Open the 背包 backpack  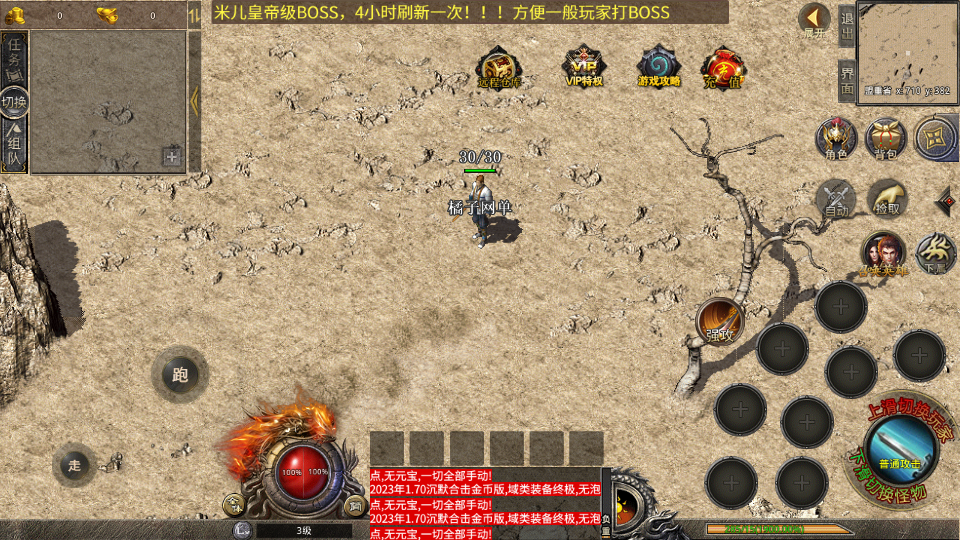pyautogui.click(x=886, y=138)
